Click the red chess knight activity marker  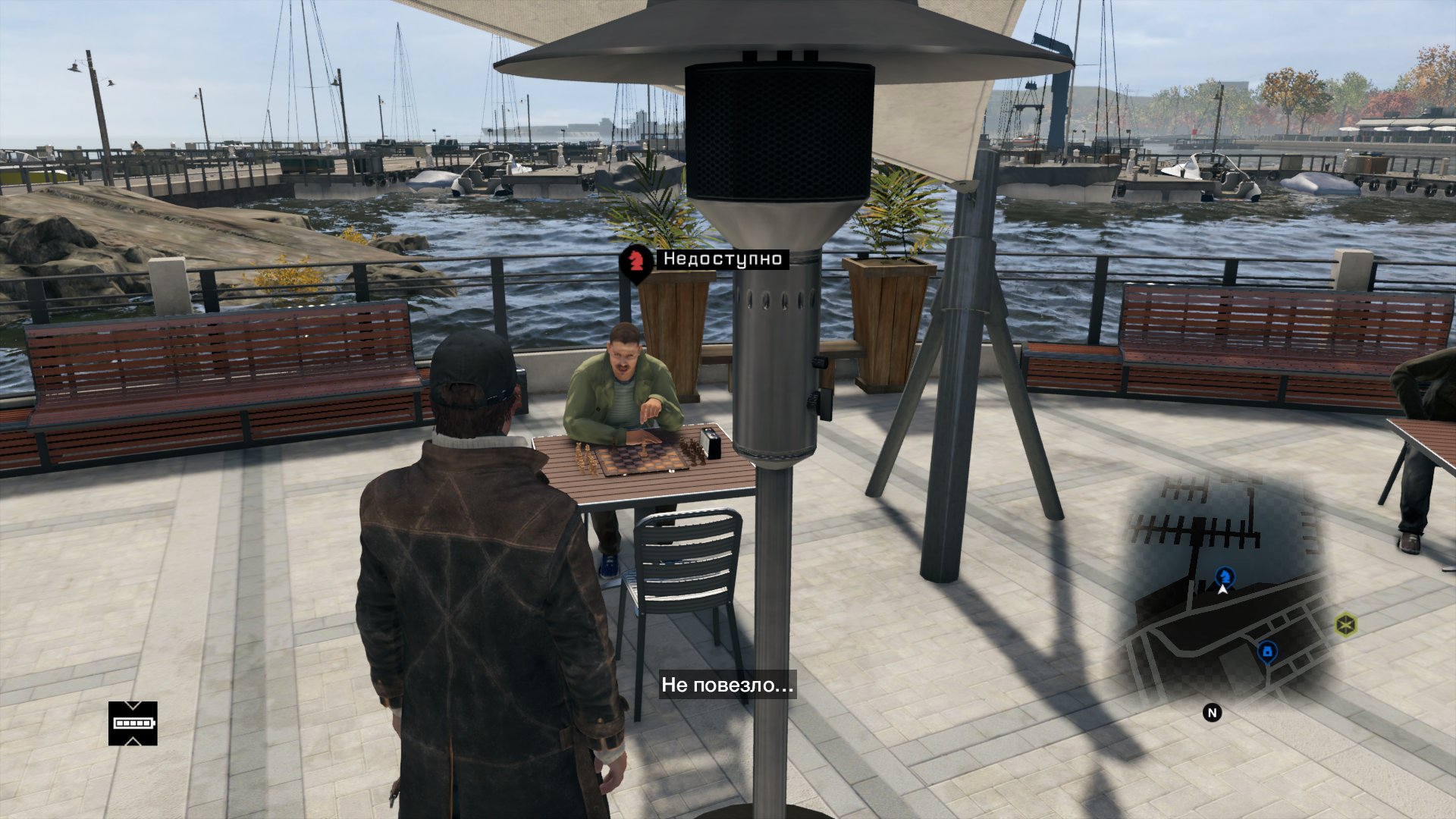click(x=635, y=262)
